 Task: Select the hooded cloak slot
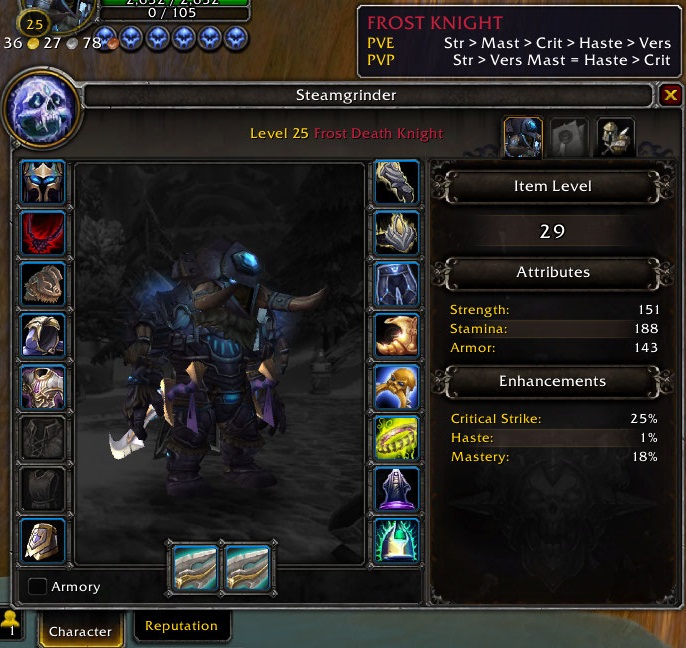pos(43,336)
